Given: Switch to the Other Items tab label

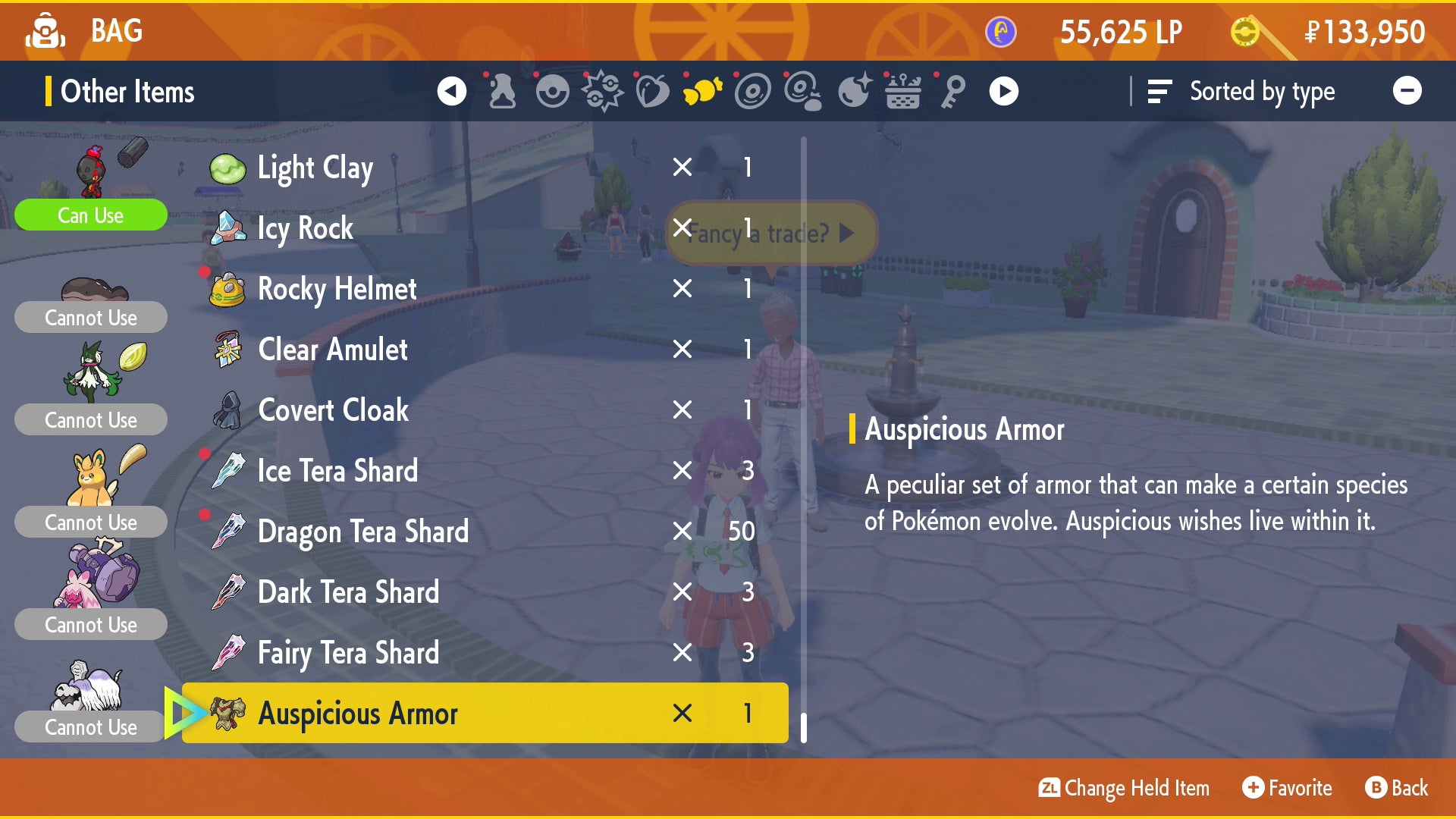Looking at the screenshot, I should coord(126,91).
